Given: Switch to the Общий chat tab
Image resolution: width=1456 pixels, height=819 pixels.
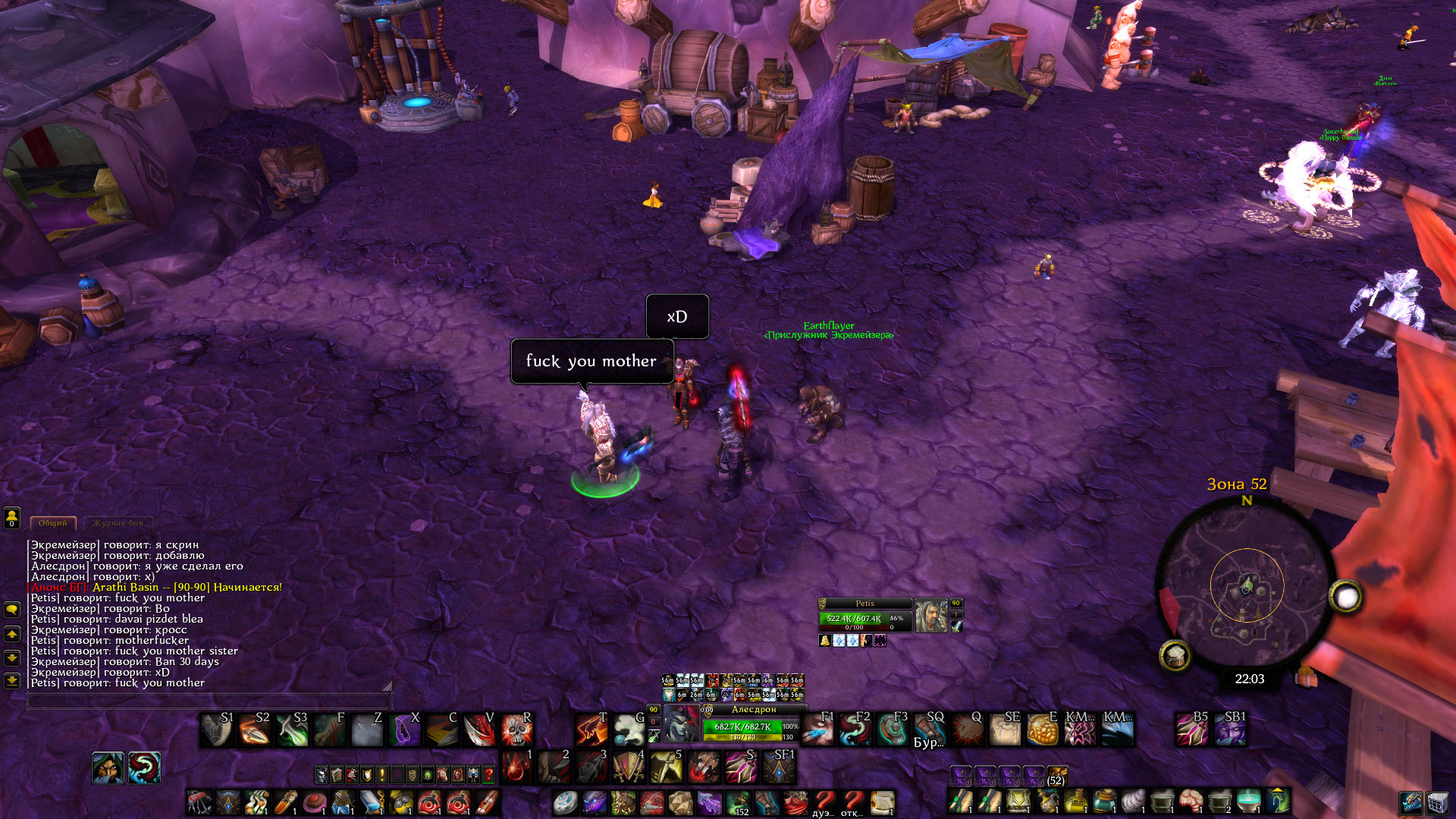Looking at the screenshot, I should click(x=53, y=522).
